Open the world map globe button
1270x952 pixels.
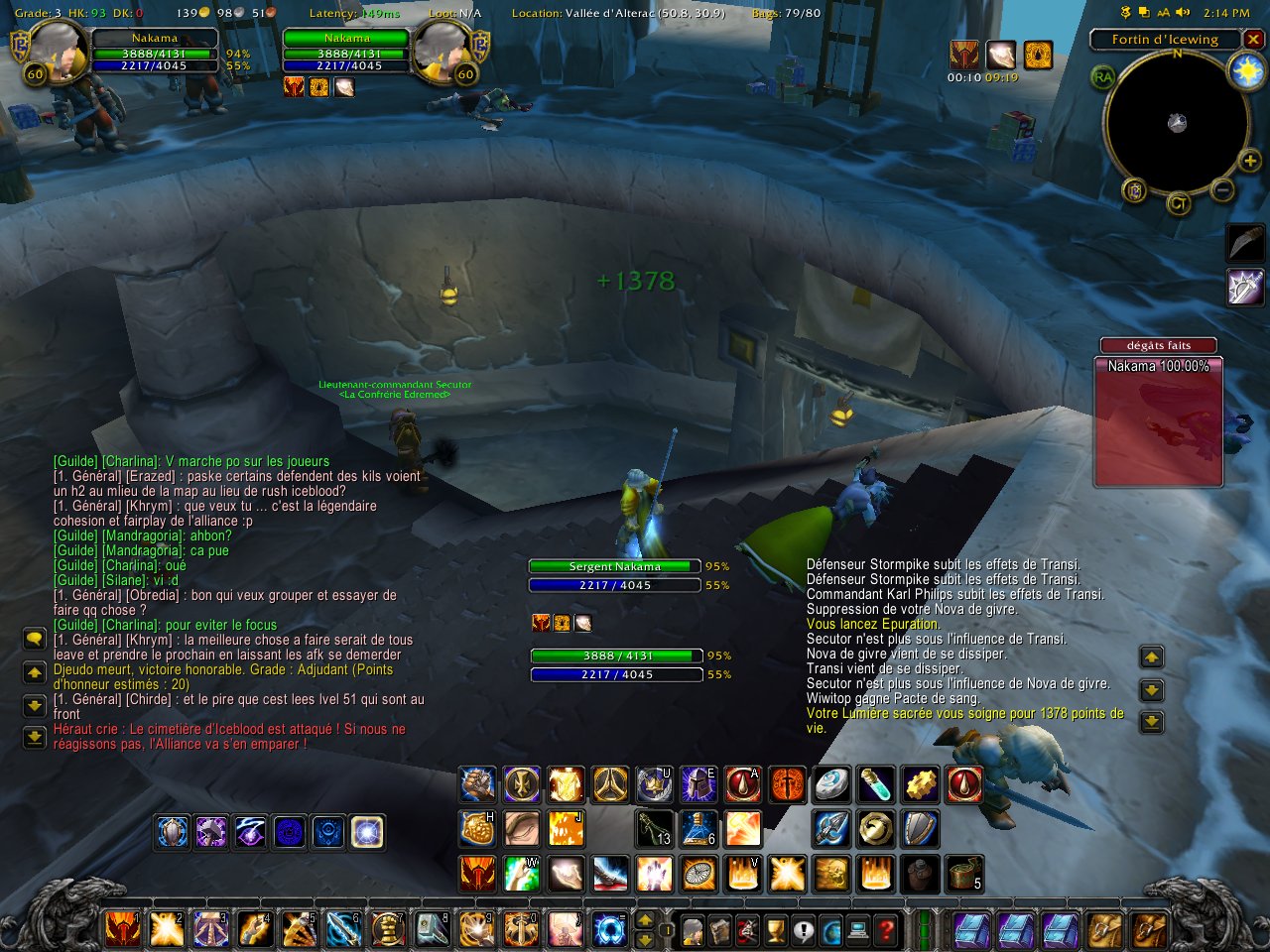click(x=831, y=930)
